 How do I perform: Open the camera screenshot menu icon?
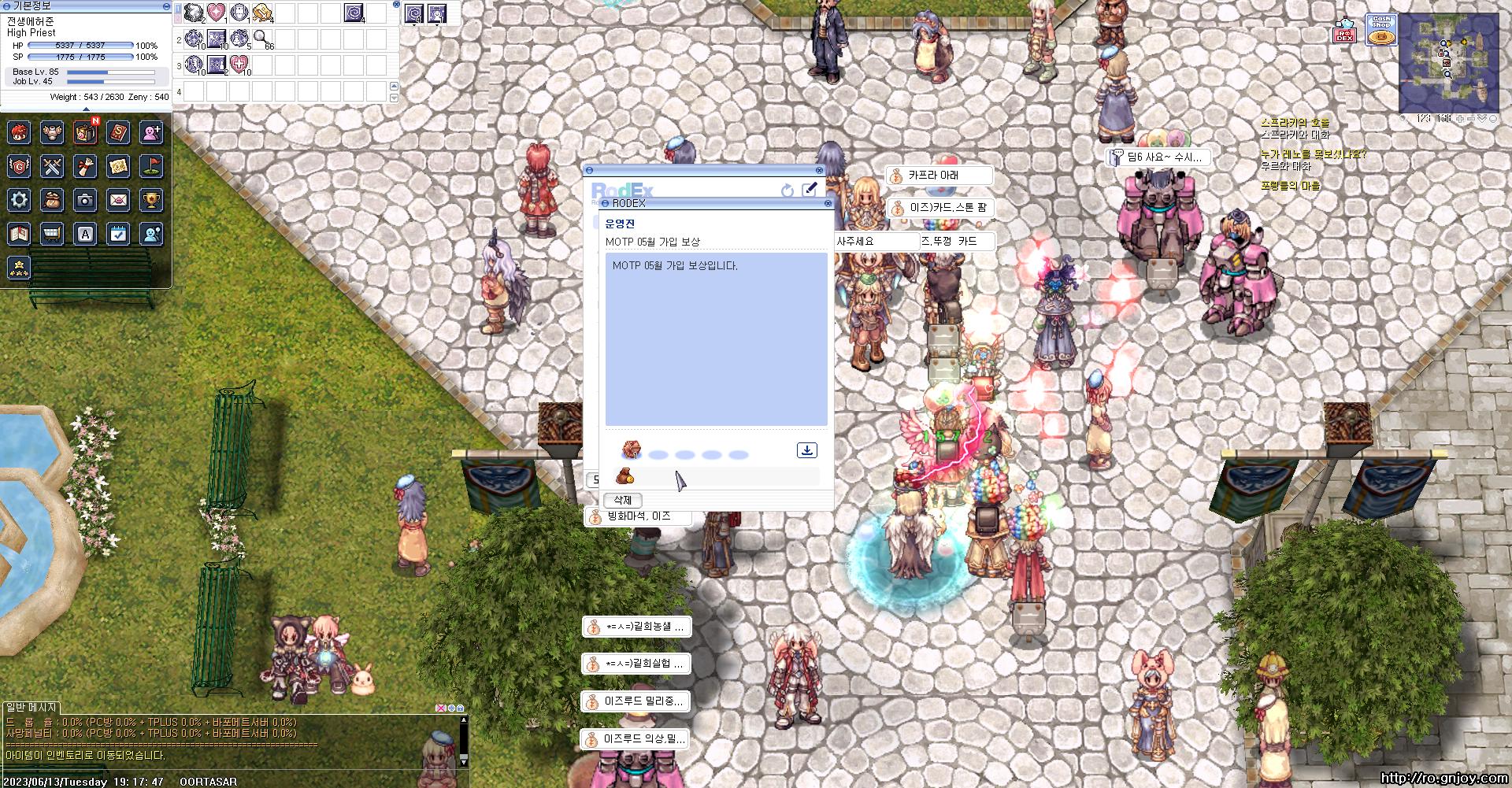pyautogui.click(x=85, y=200)
